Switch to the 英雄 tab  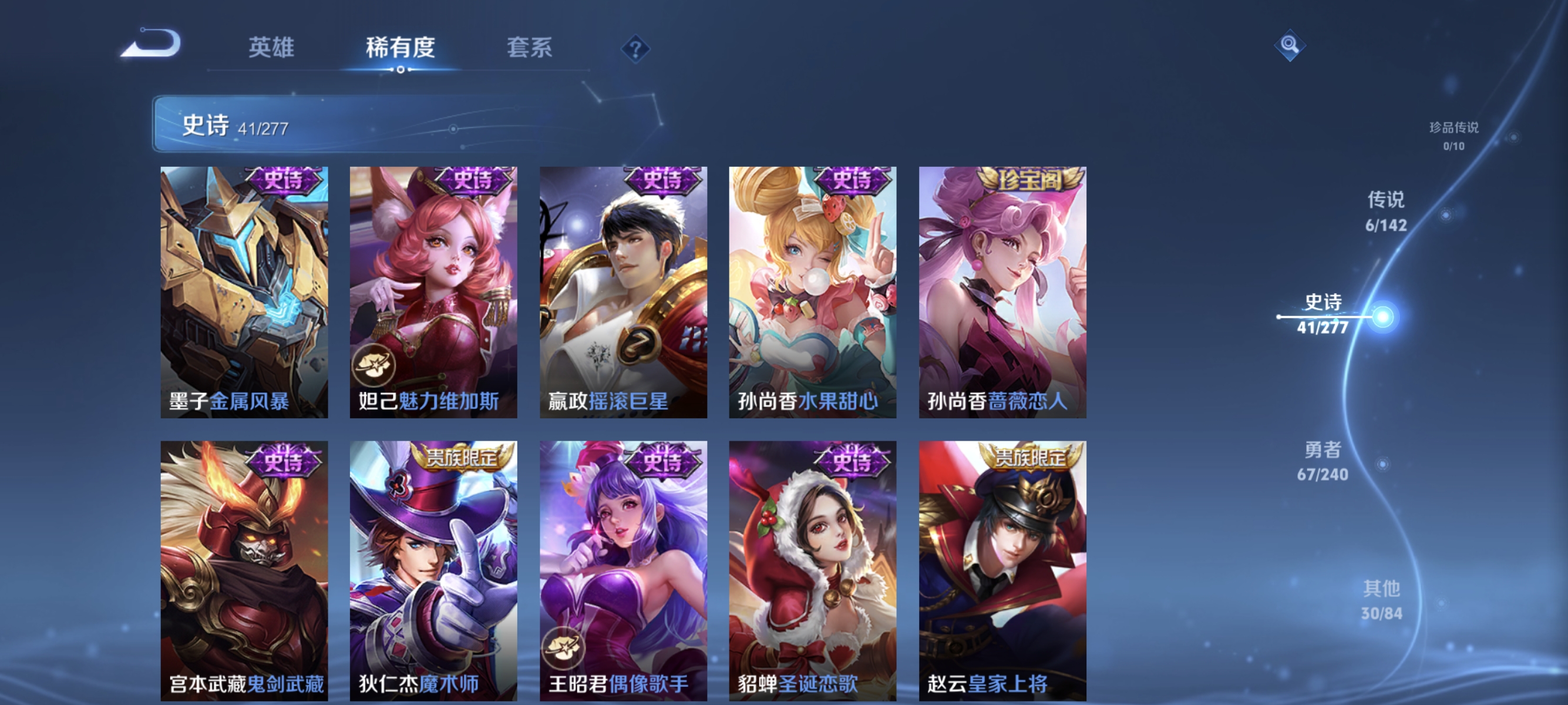pyautogui.click(x=272, y=48)
